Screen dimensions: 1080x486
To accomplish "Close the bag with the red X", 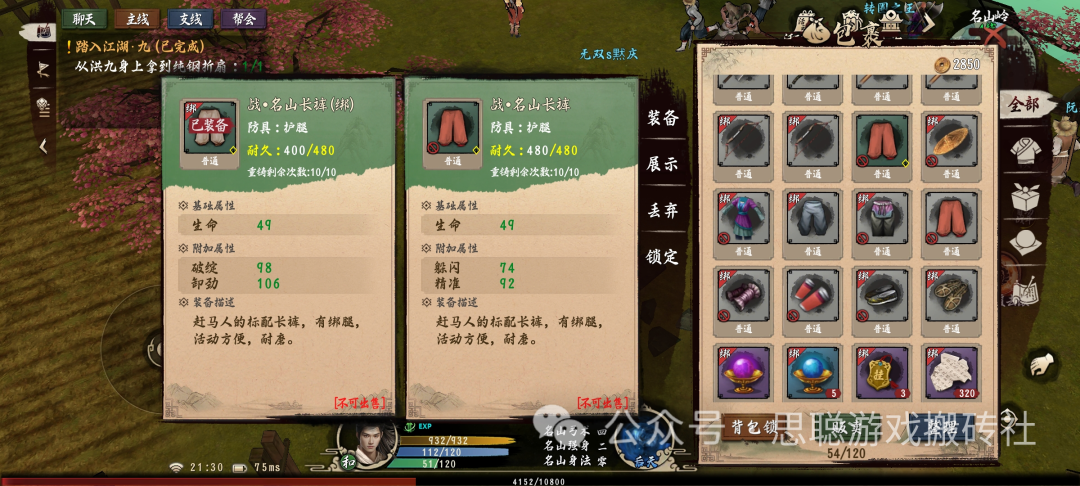I will (x=993, y=37).
